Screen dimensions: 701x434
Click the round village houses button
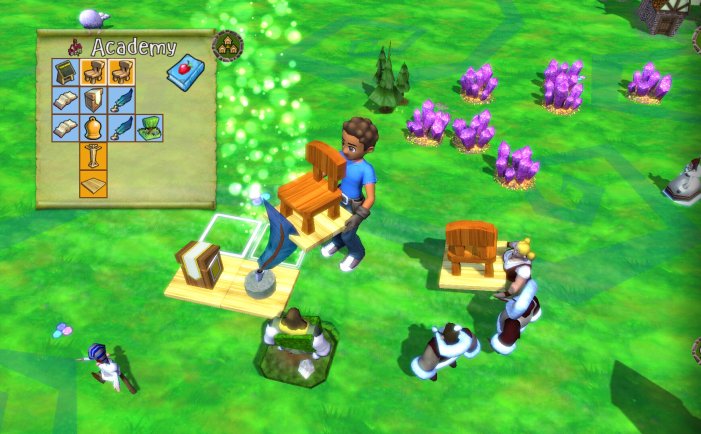(x=227, y=45)
